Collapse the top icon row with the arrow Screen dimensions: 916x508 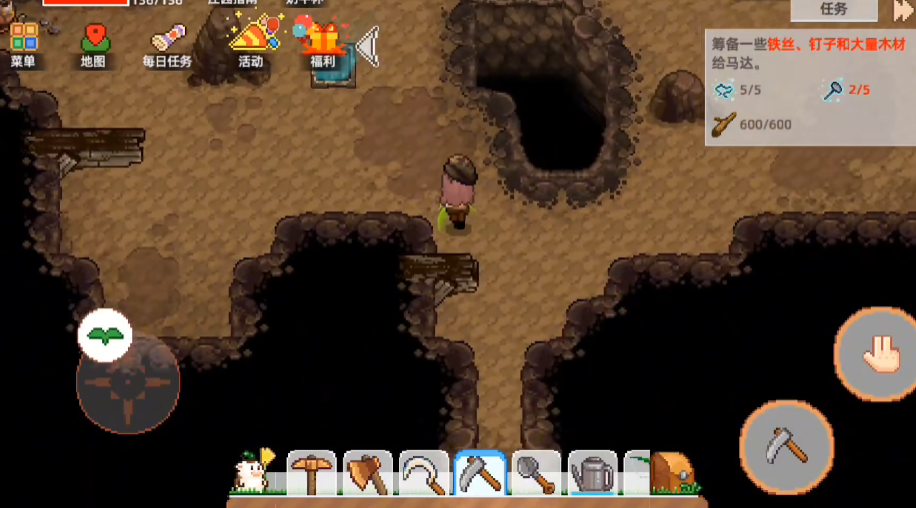click(x=367, y=46)
